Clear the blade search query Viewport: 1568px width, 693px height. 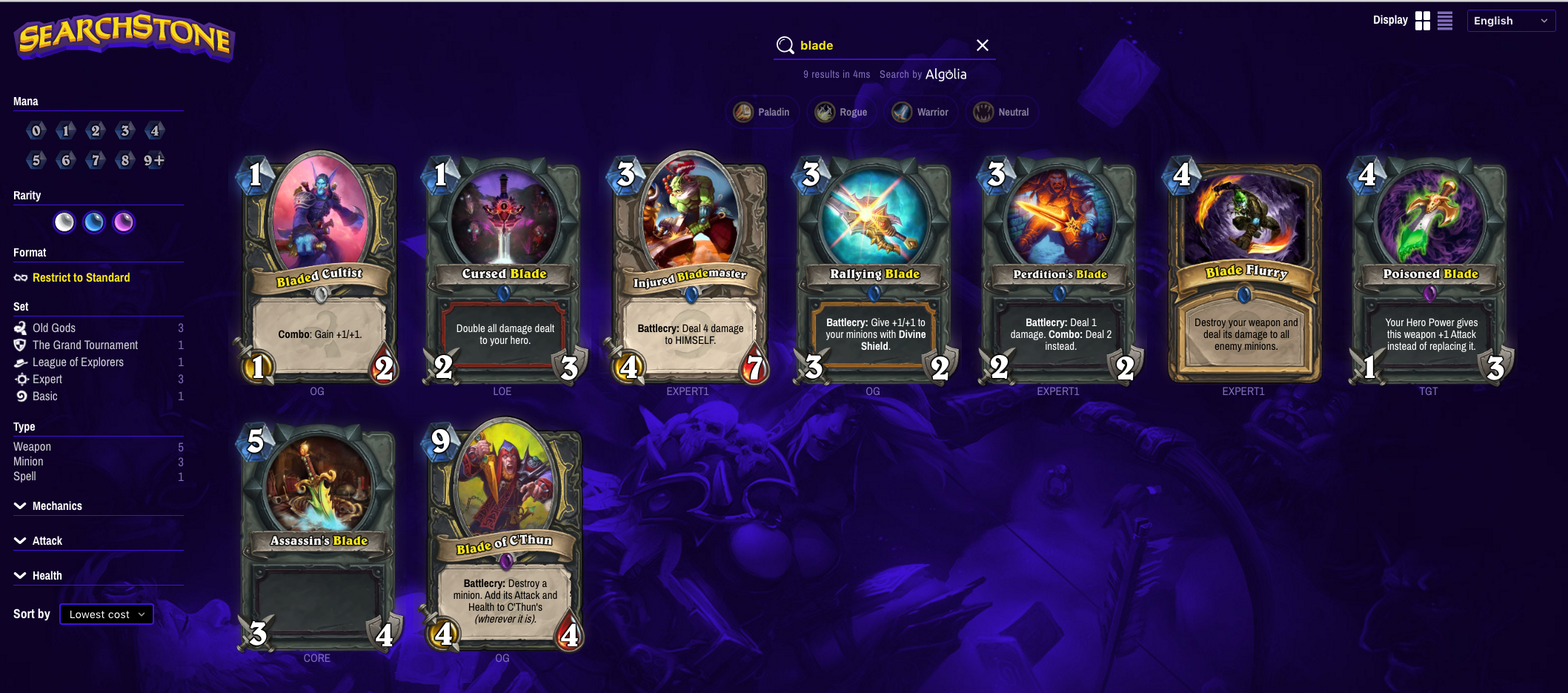pyautogui.click(x=982, y=45)
